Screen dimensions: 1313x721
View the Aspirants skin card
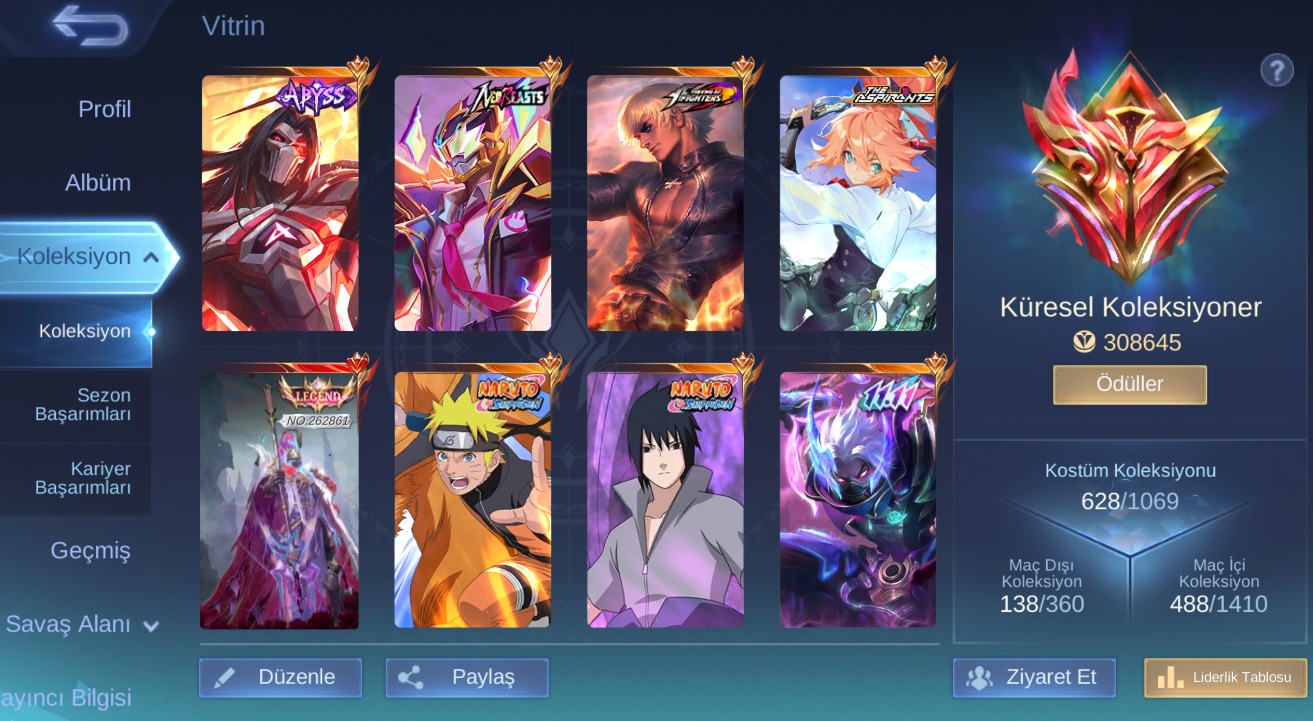pos(858,203)
